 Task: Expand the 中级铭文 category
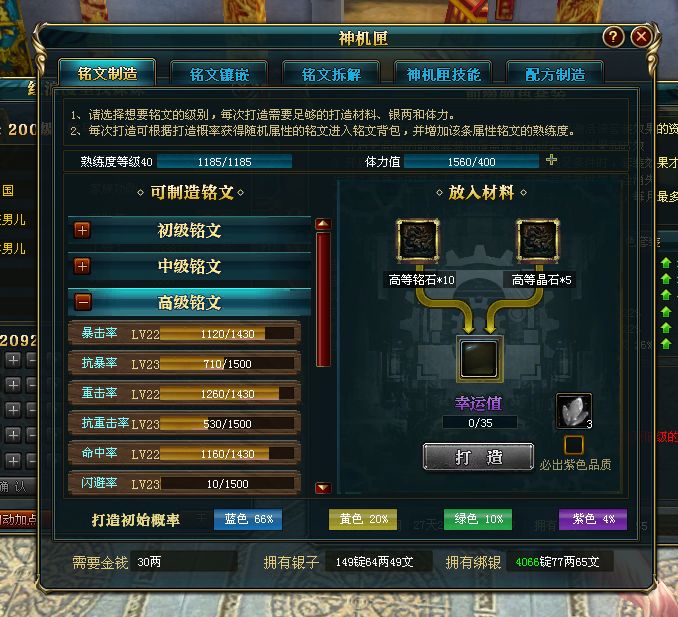click(x=82, y=266)
